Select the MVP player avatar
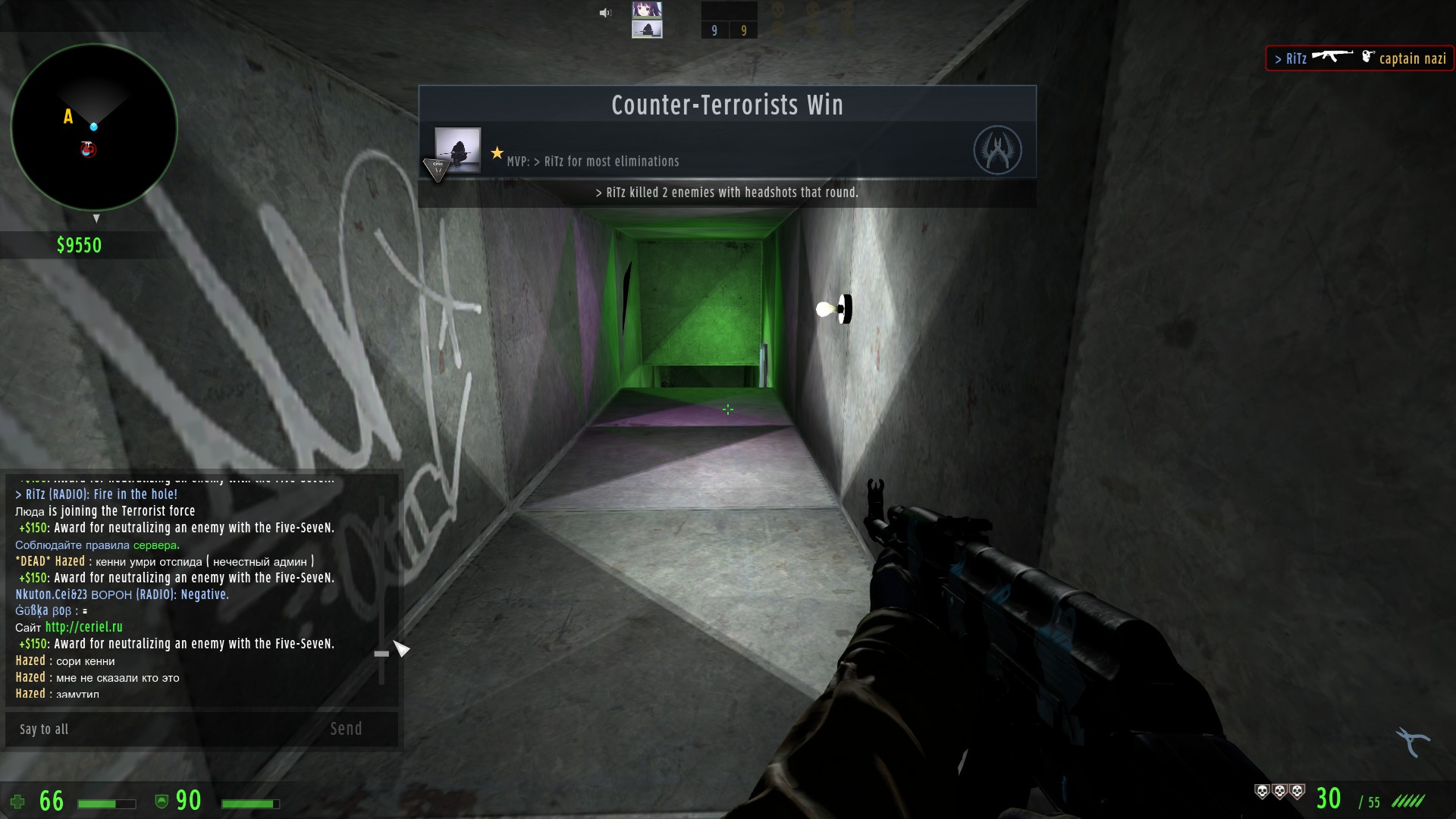The image size is (1456, 819). pos(457,149)
